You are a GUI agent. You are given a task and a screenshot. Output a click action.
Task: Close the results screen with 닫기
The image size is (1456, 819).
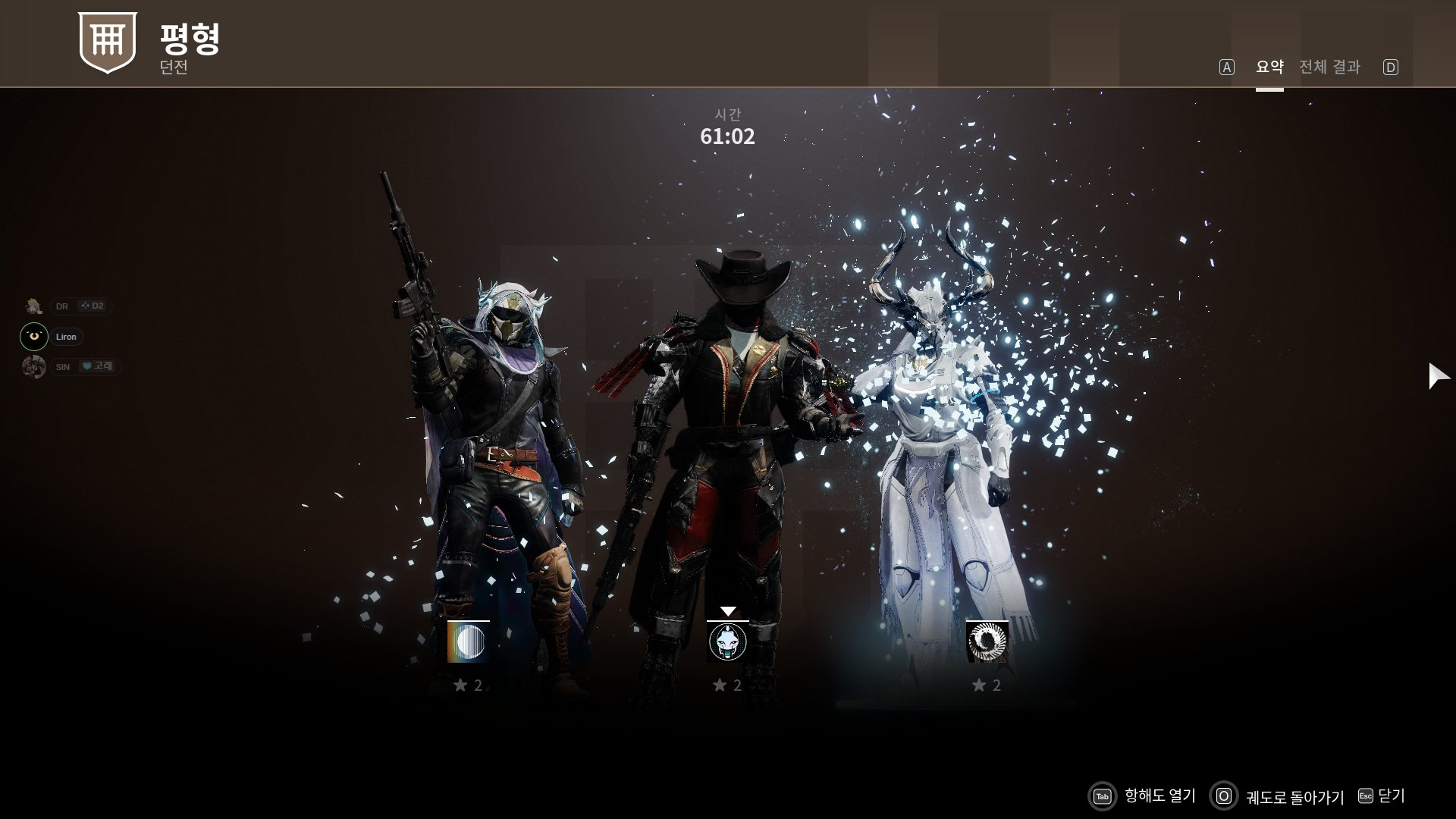tap(1382, 795)
